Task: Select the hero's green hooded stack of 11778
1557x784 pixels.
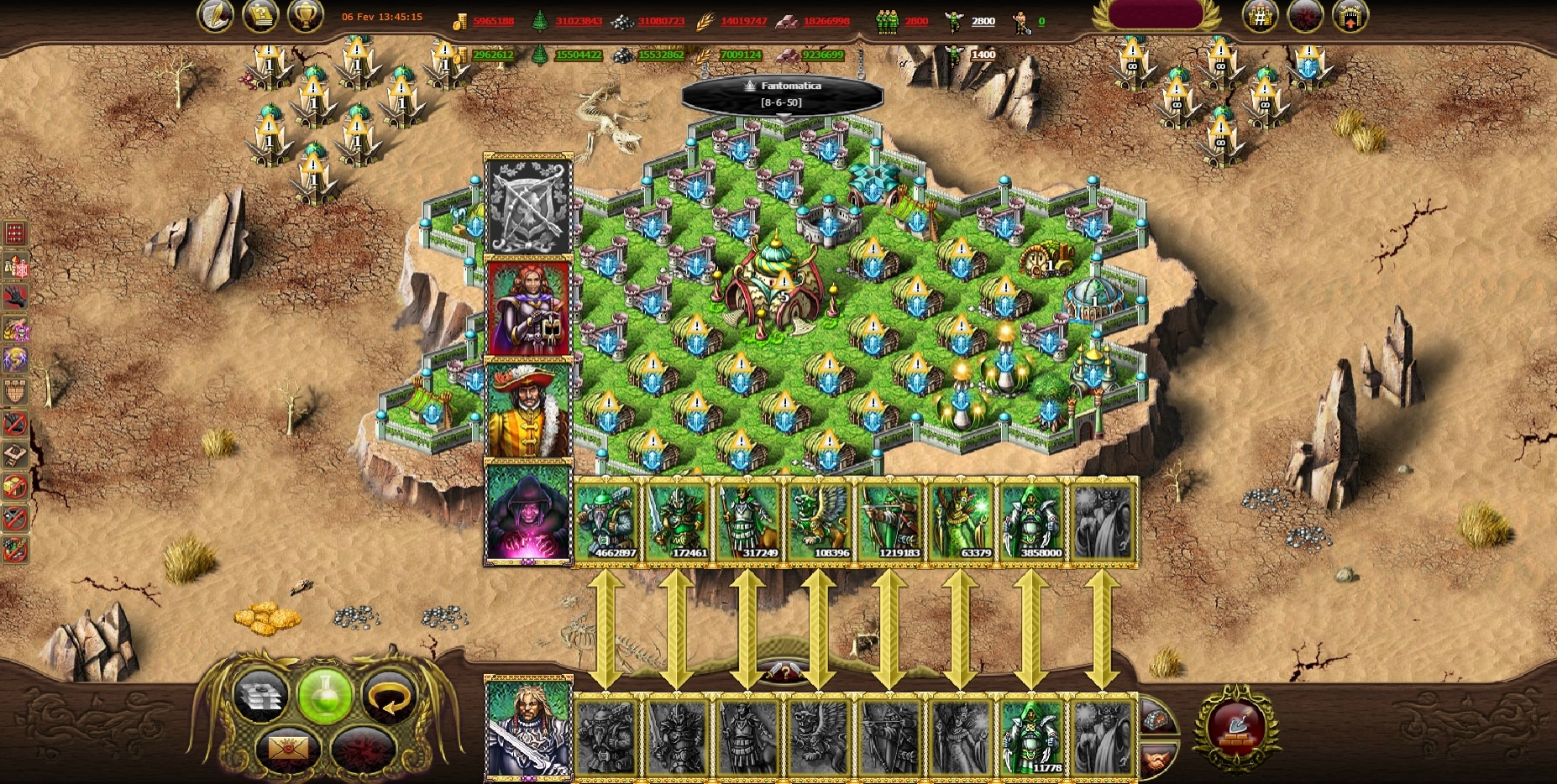Action: (x=1031, y=736)
